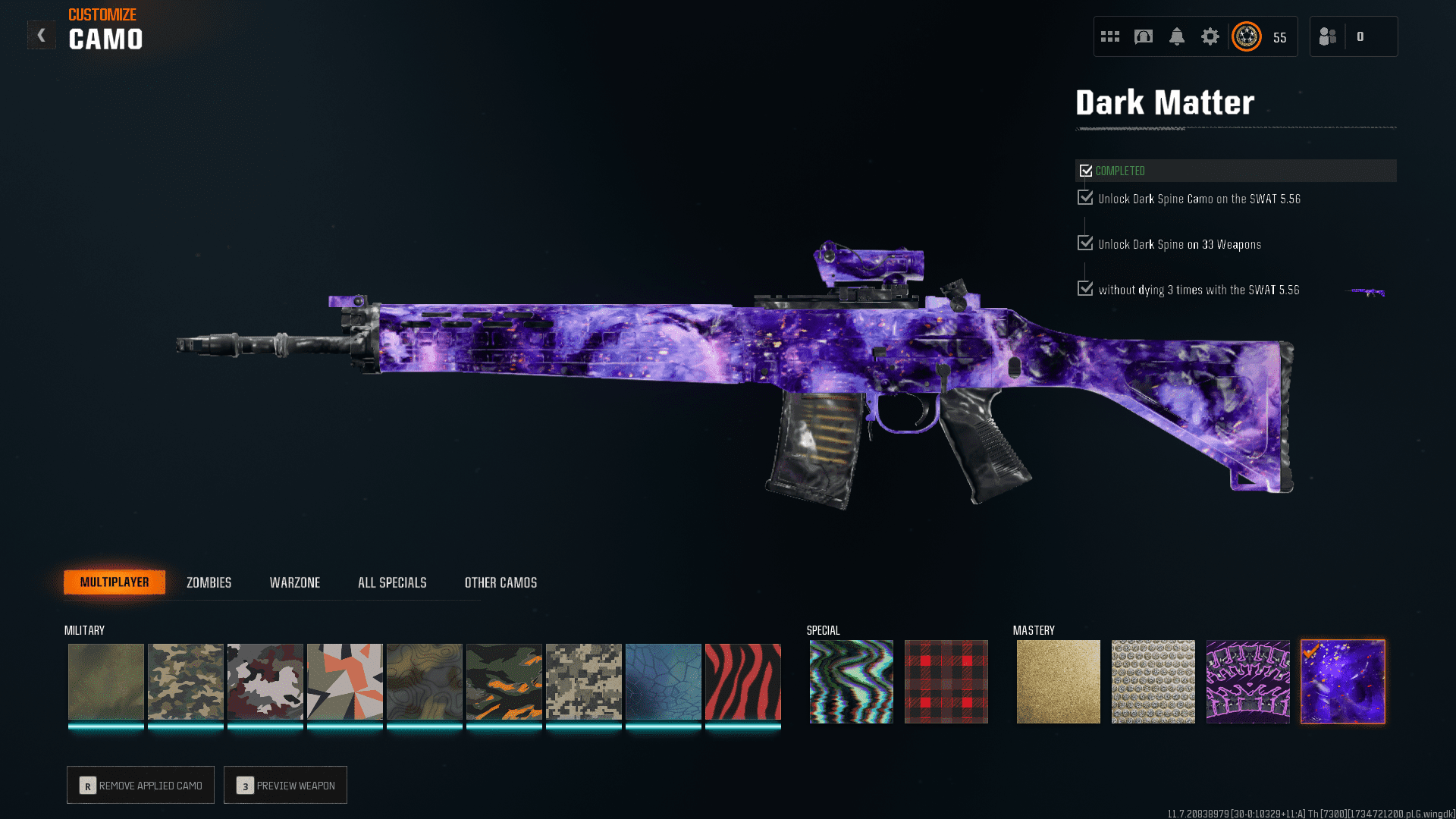Viewport: 1456px width, 819px height.
Task: Show the All Specials tab
Action: 392,582
